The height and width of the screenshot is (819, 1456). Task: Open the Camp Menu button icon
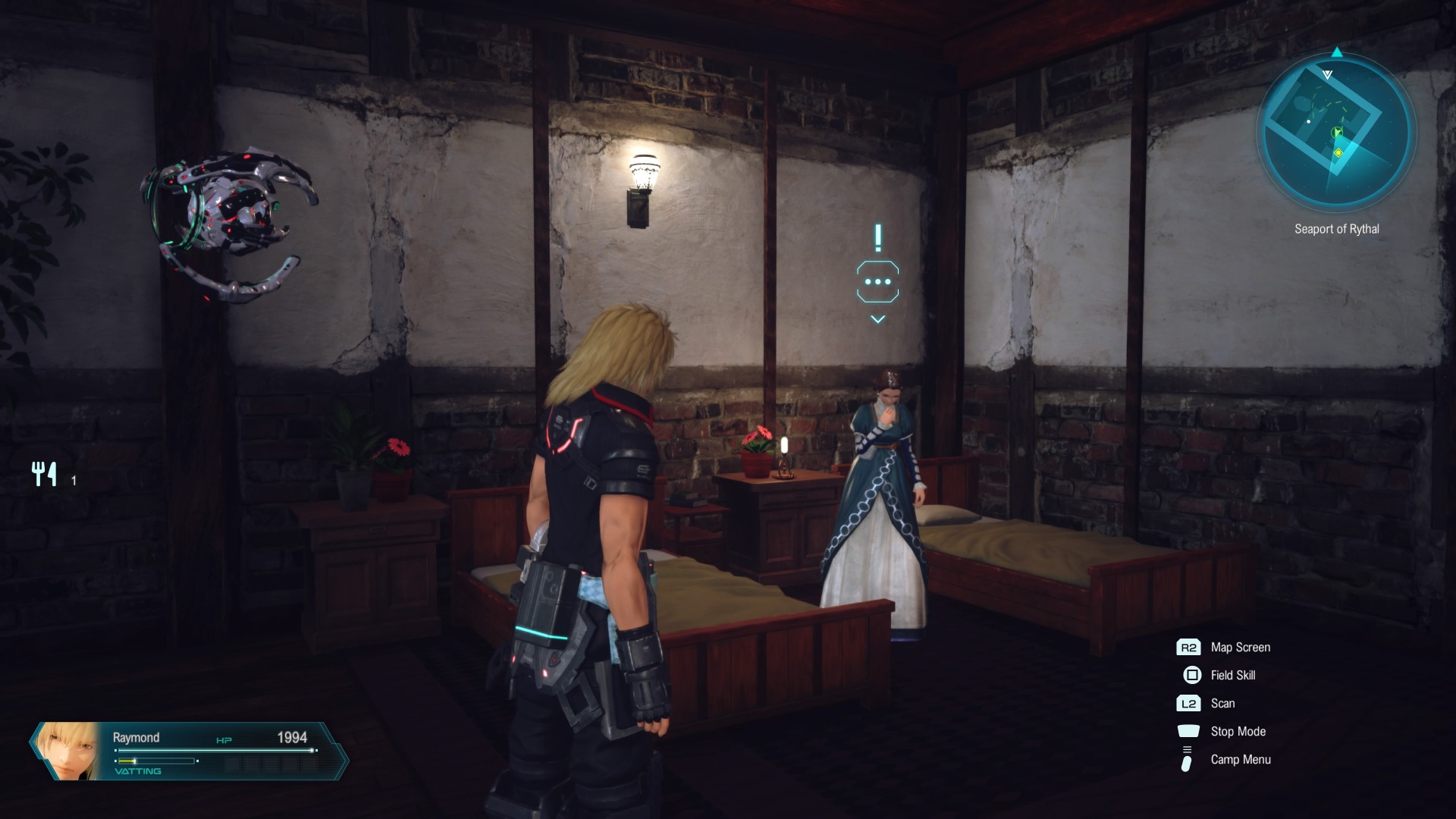[x=1188, y=760]
